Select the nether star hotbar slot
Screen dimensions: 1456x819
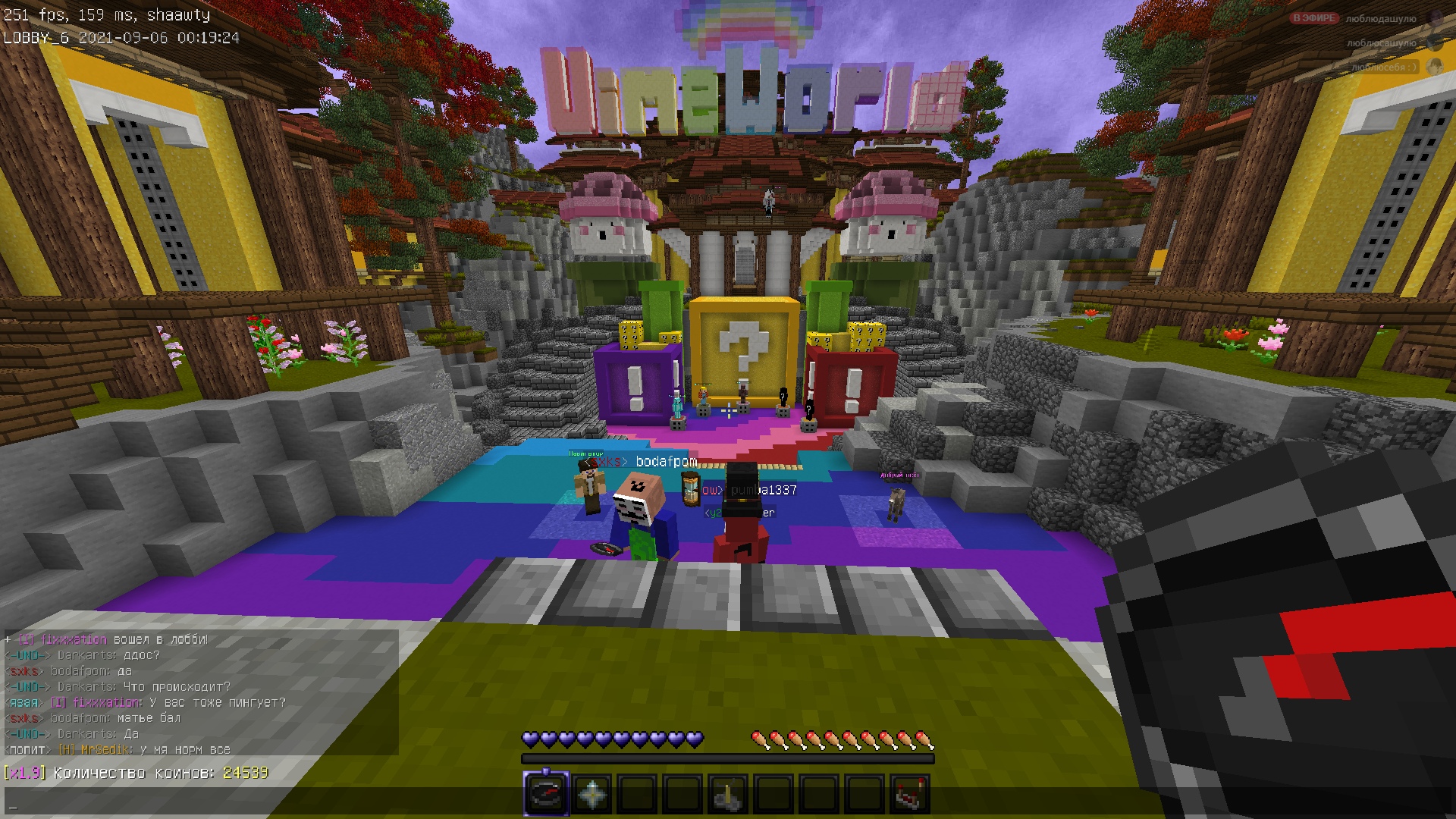click(591, 794)
